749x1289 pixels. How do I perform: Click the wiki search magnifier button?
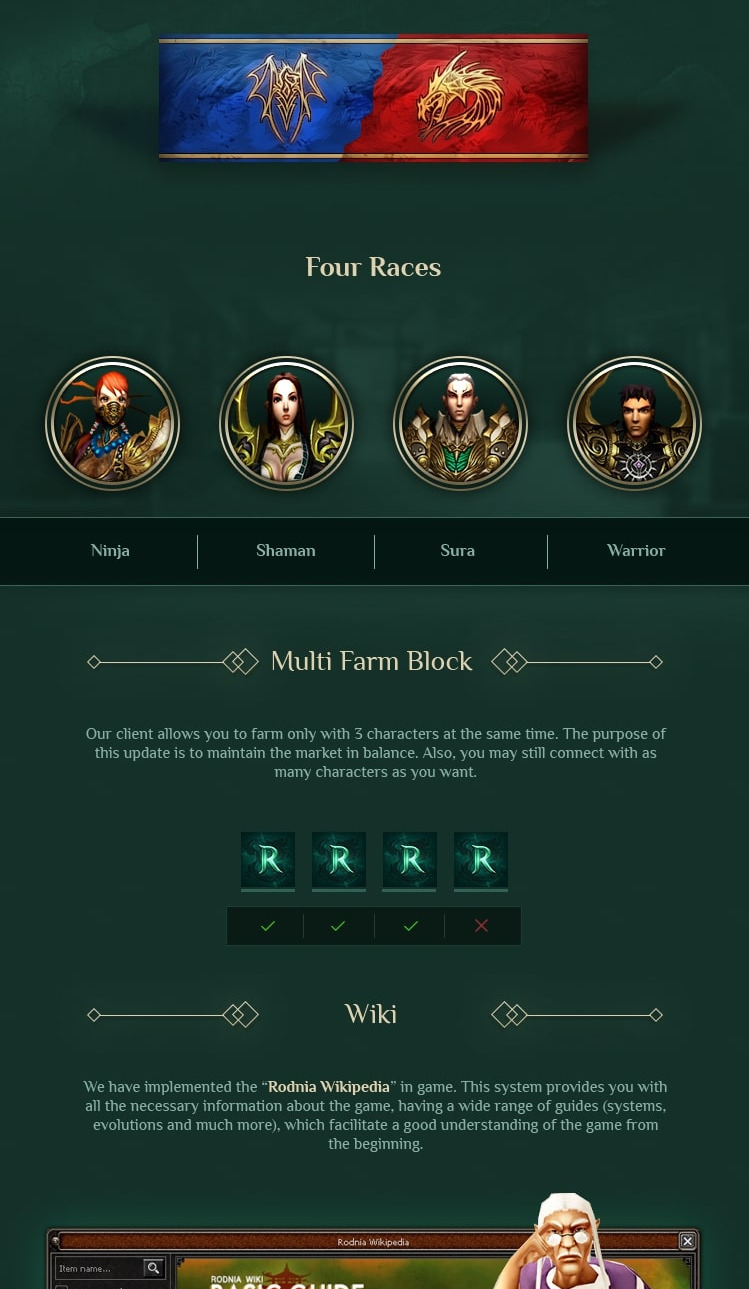pos(153,1269)
